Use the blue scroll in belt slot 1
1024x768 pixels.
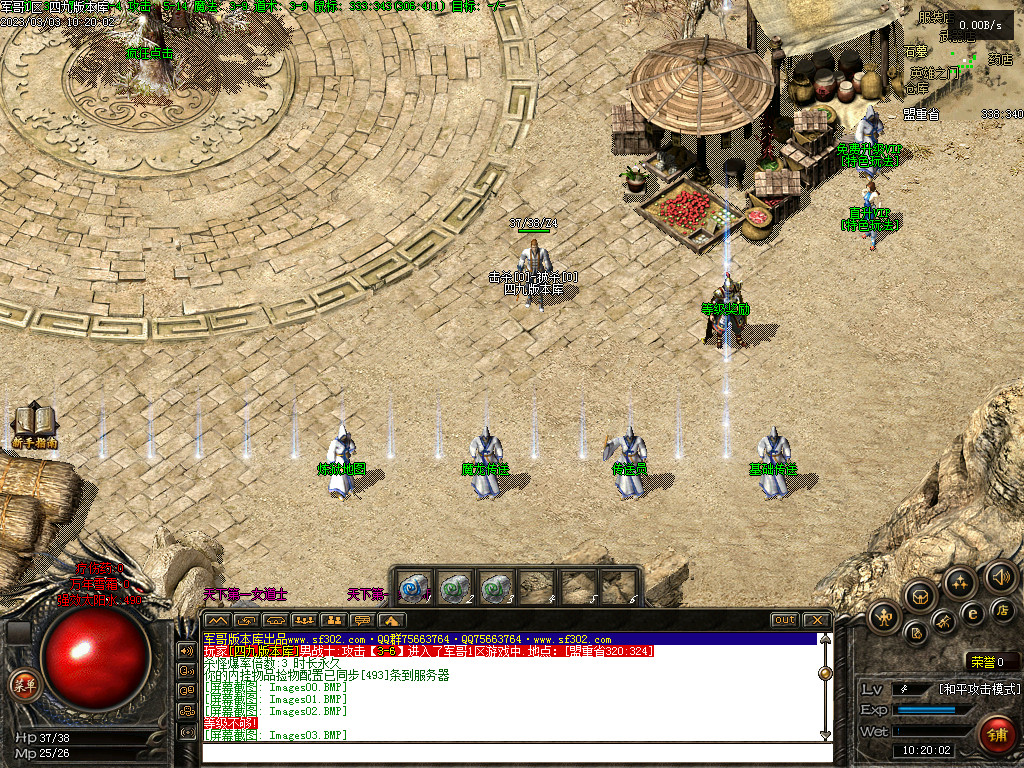(x=415, y=586)
